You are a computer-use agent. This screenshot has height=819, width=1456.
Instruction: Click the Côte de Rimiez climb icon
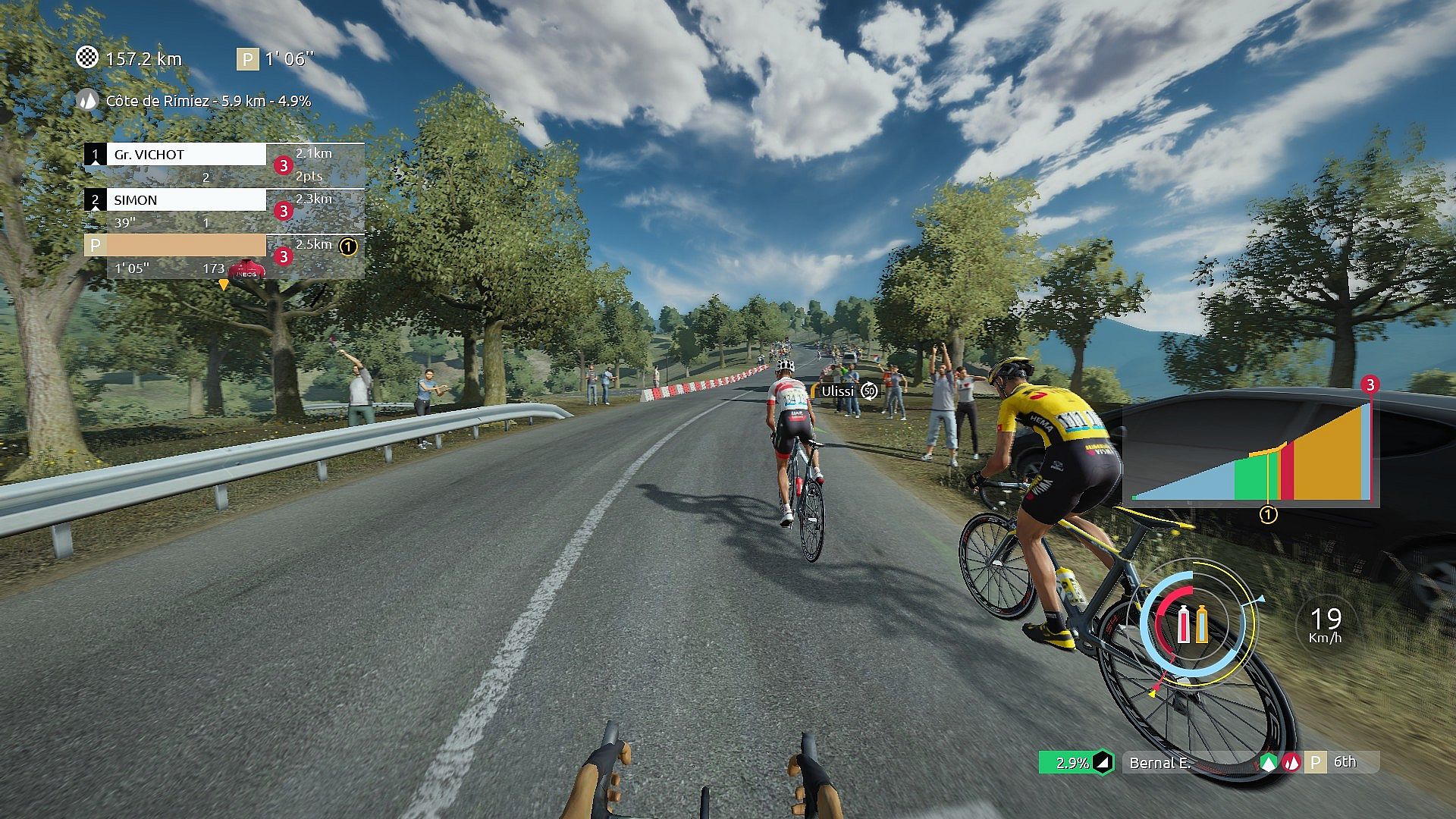(x=89, y=100)
